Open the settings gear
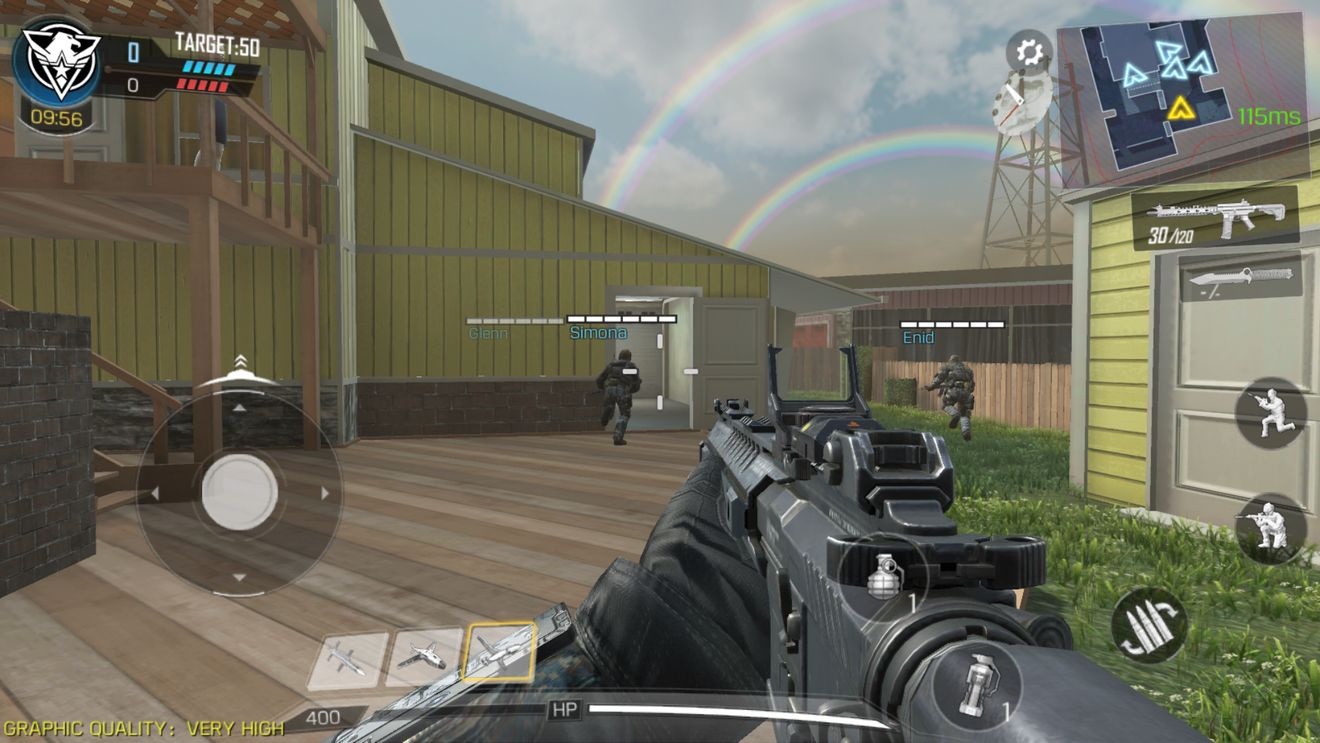1320x743 pixels. click(1028, 50)
